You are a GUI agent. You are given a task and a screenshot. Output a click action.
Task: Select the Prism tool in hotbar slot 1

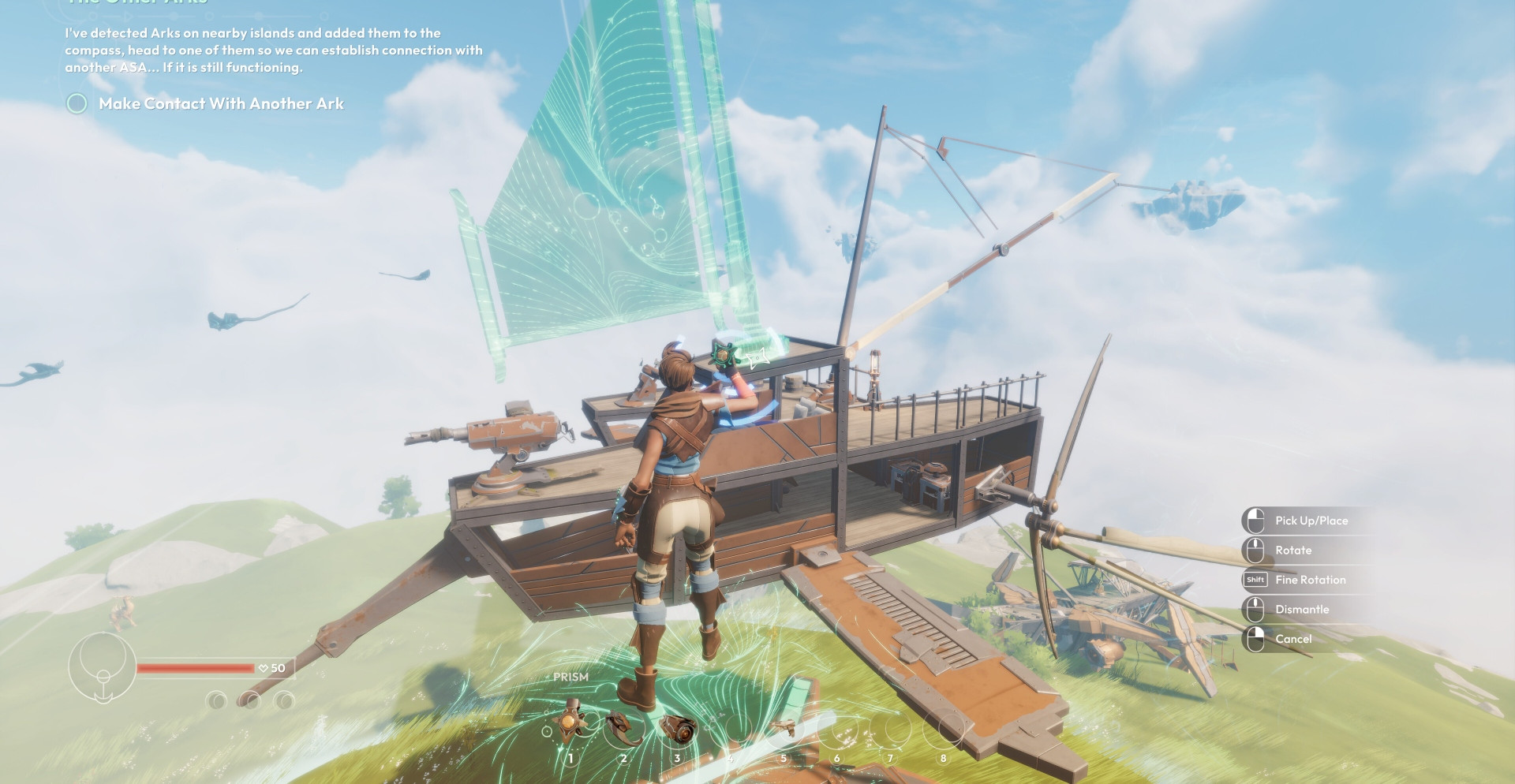pos(570,727)
